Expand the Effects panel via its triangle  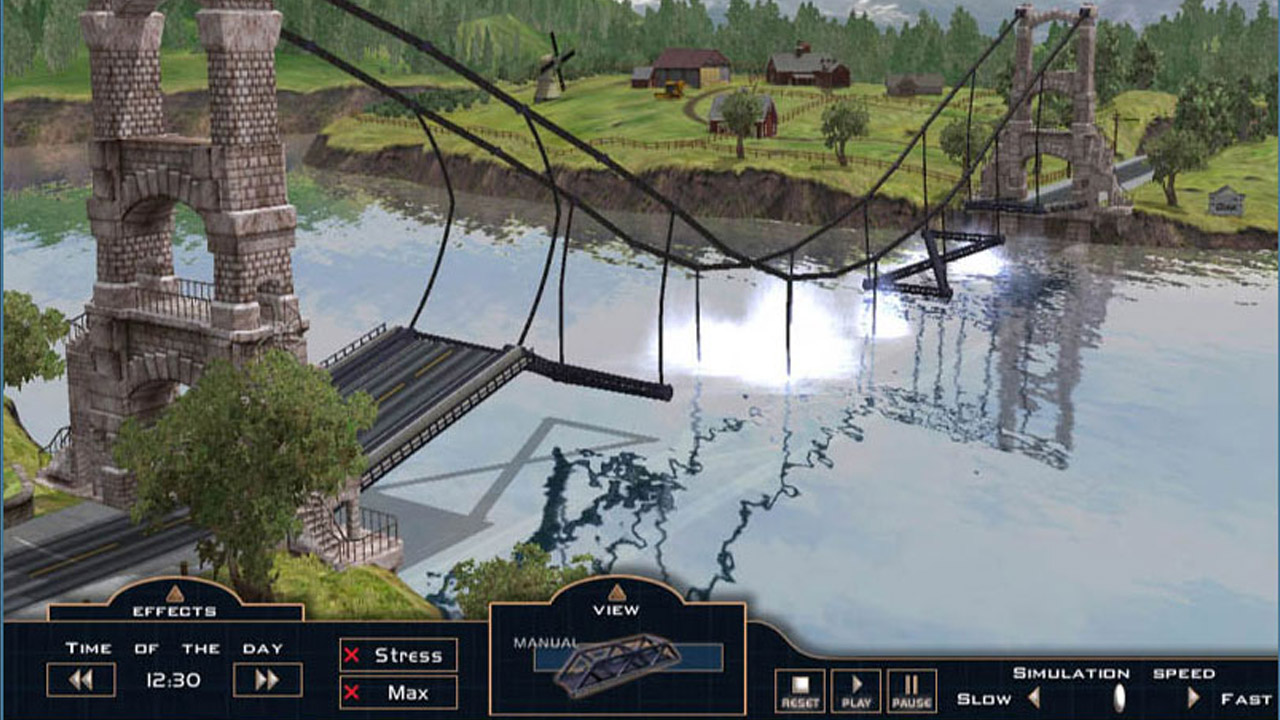(172, 594)
